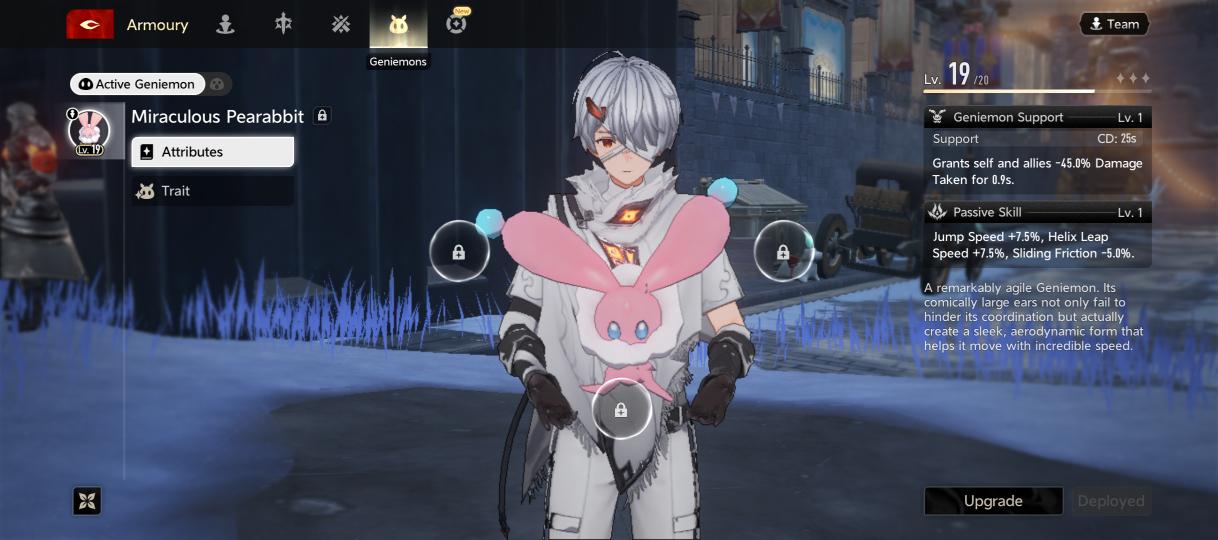Open the character figure tab in top bar
The image size is (1218, 540).
pos(226,24)
